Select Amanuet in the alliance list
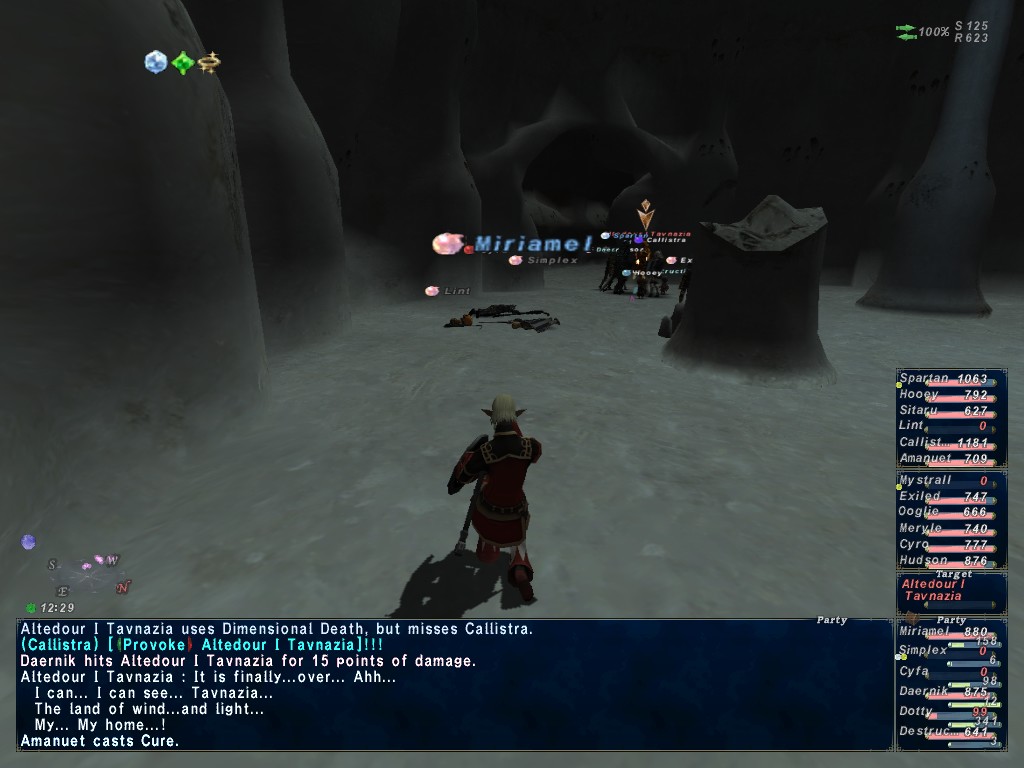The height and width of the screenshot is (768, 1024). tap(948, 459)
